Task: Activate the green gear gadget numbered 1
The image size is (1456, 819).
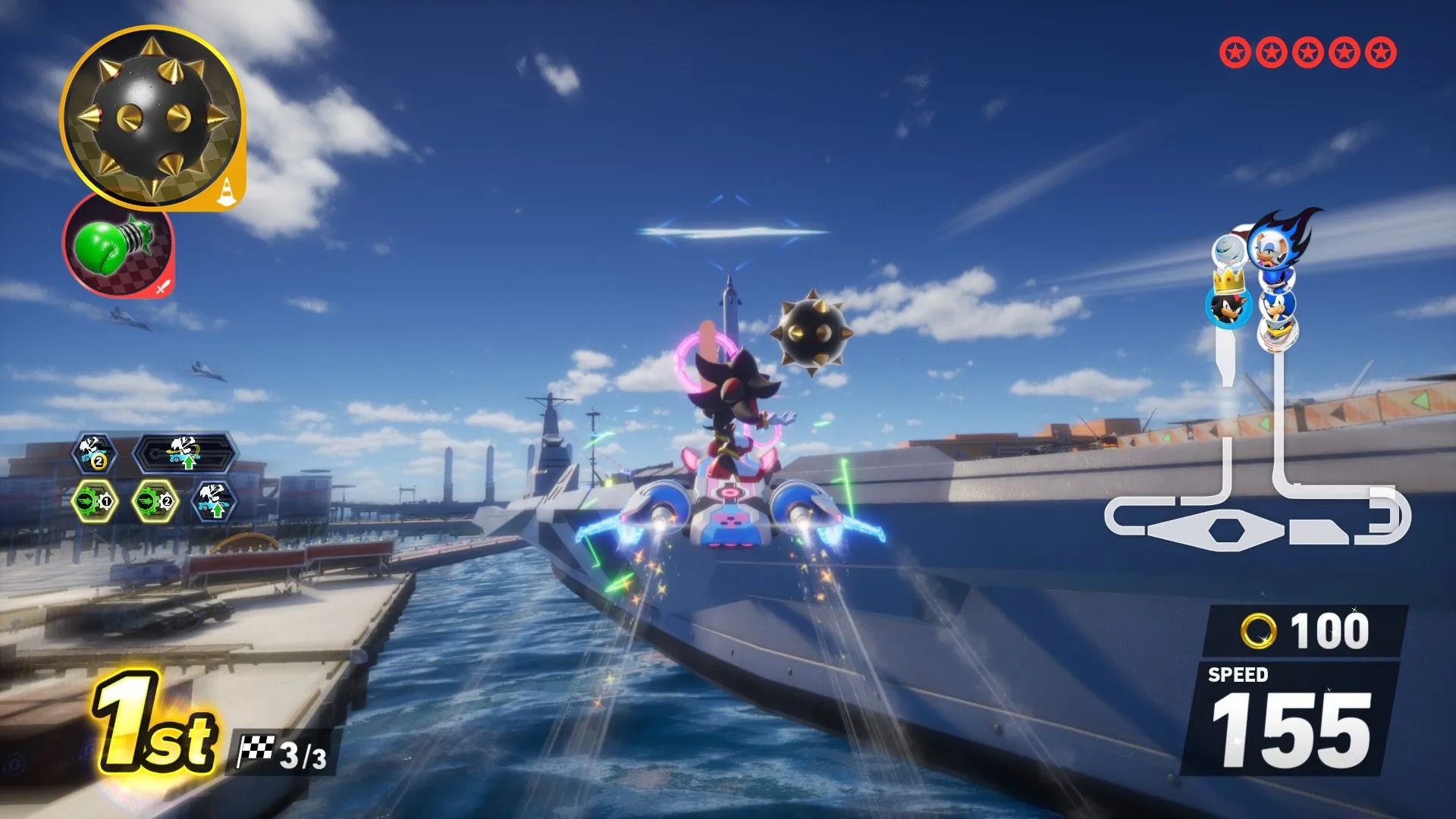Action: tap(94, 501)
